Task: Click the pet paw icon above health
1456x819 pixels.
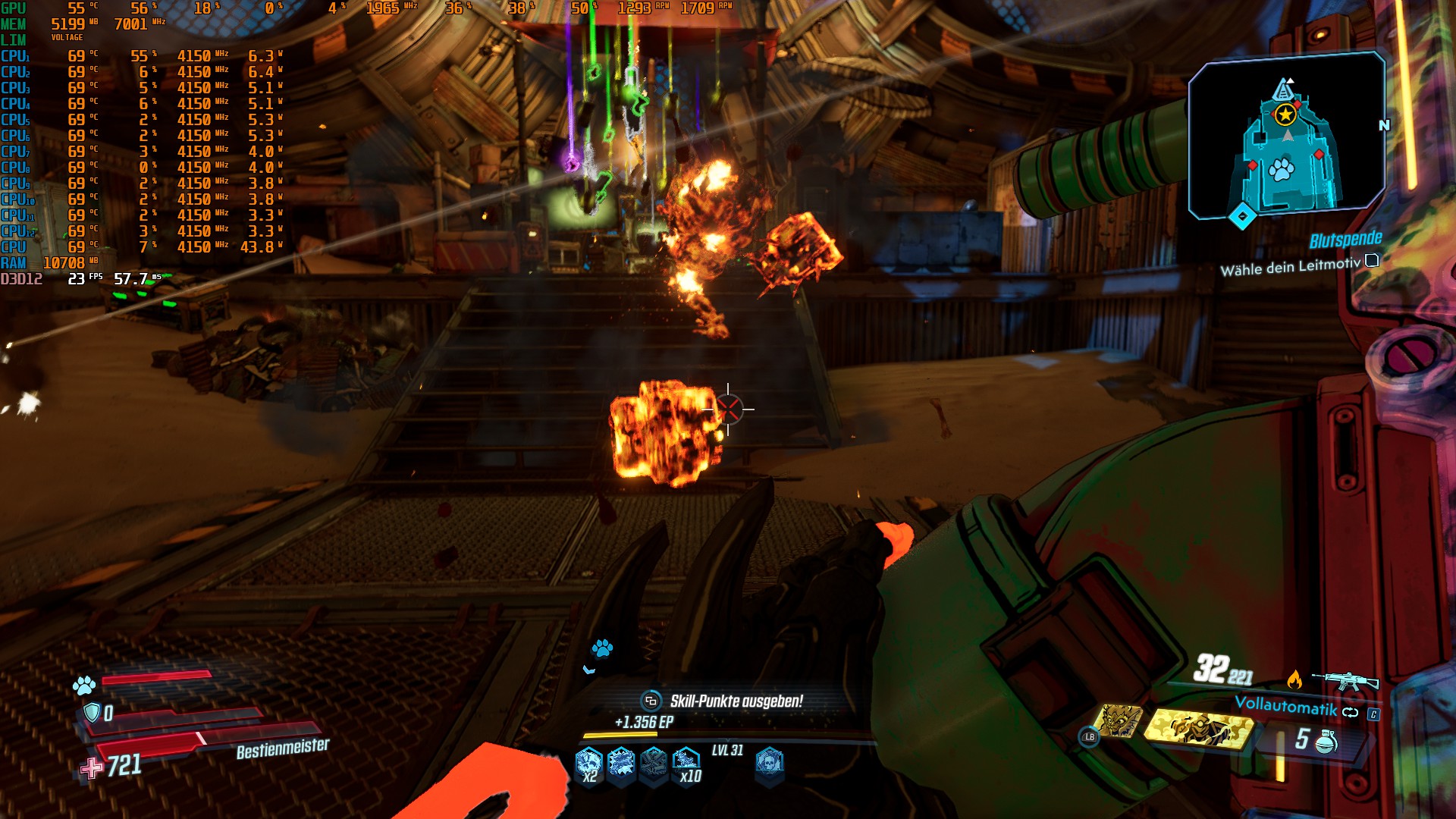Action: coord(83,686)
